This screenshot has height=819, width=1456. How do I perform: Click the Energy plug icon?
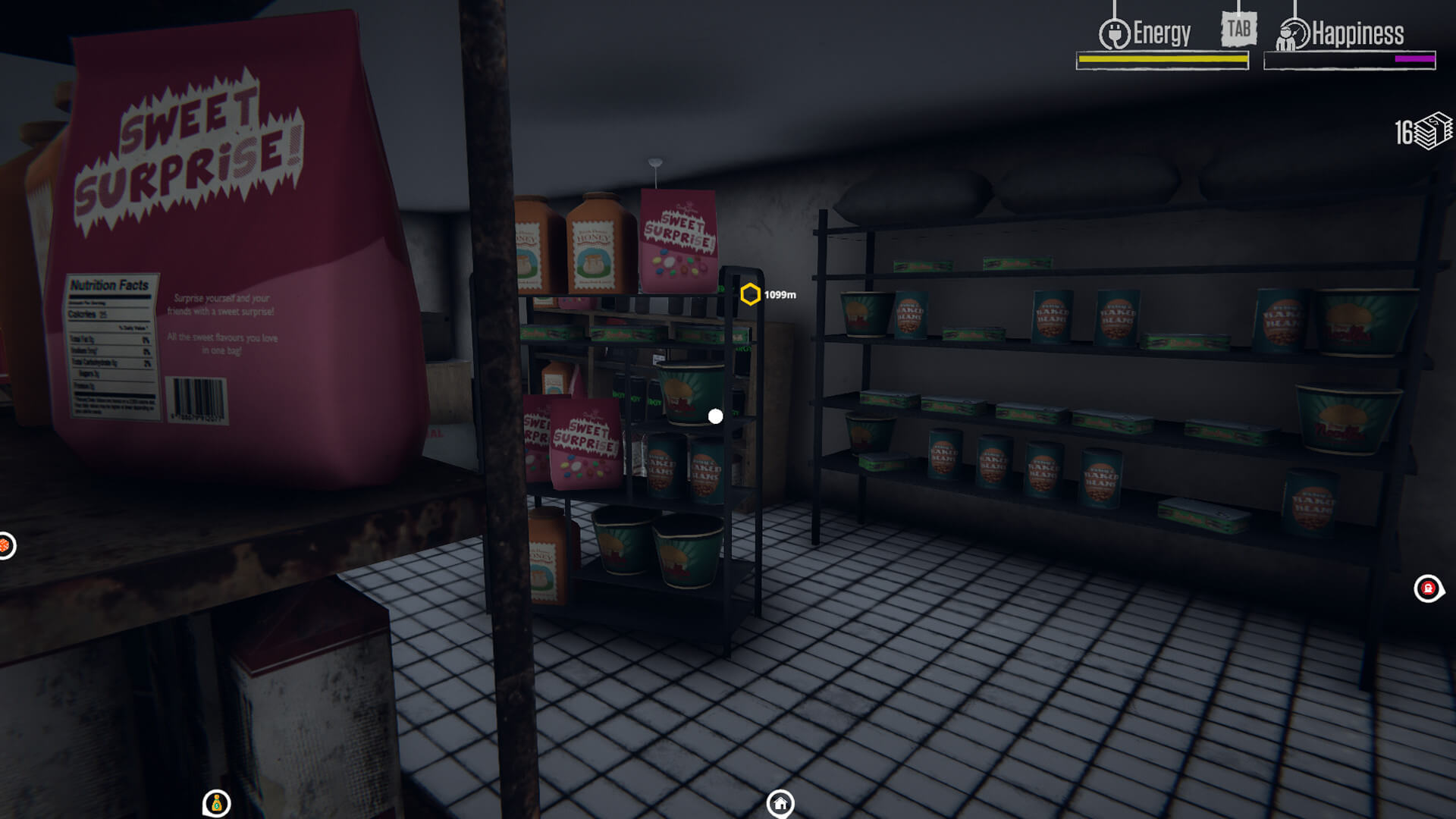tap(1114, 34)
